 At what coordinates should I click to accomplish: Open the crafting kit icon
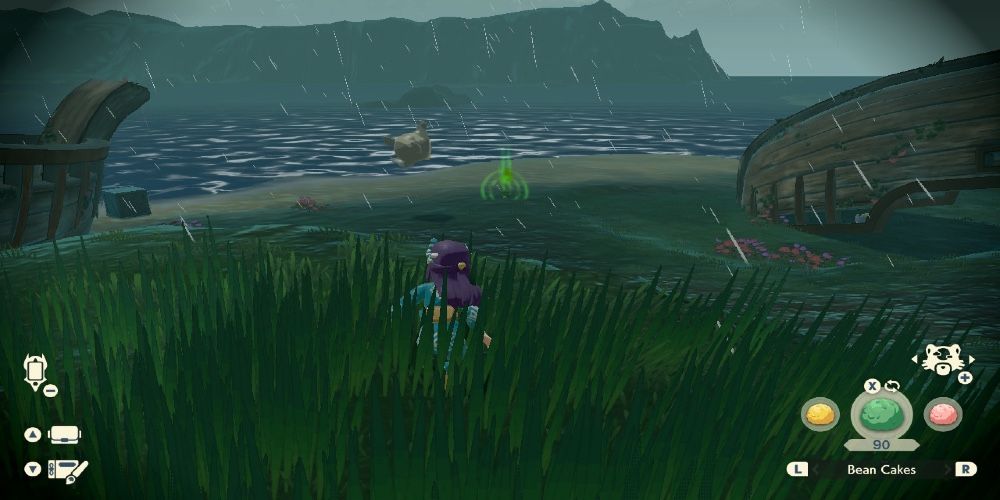(x=68, y=468)
